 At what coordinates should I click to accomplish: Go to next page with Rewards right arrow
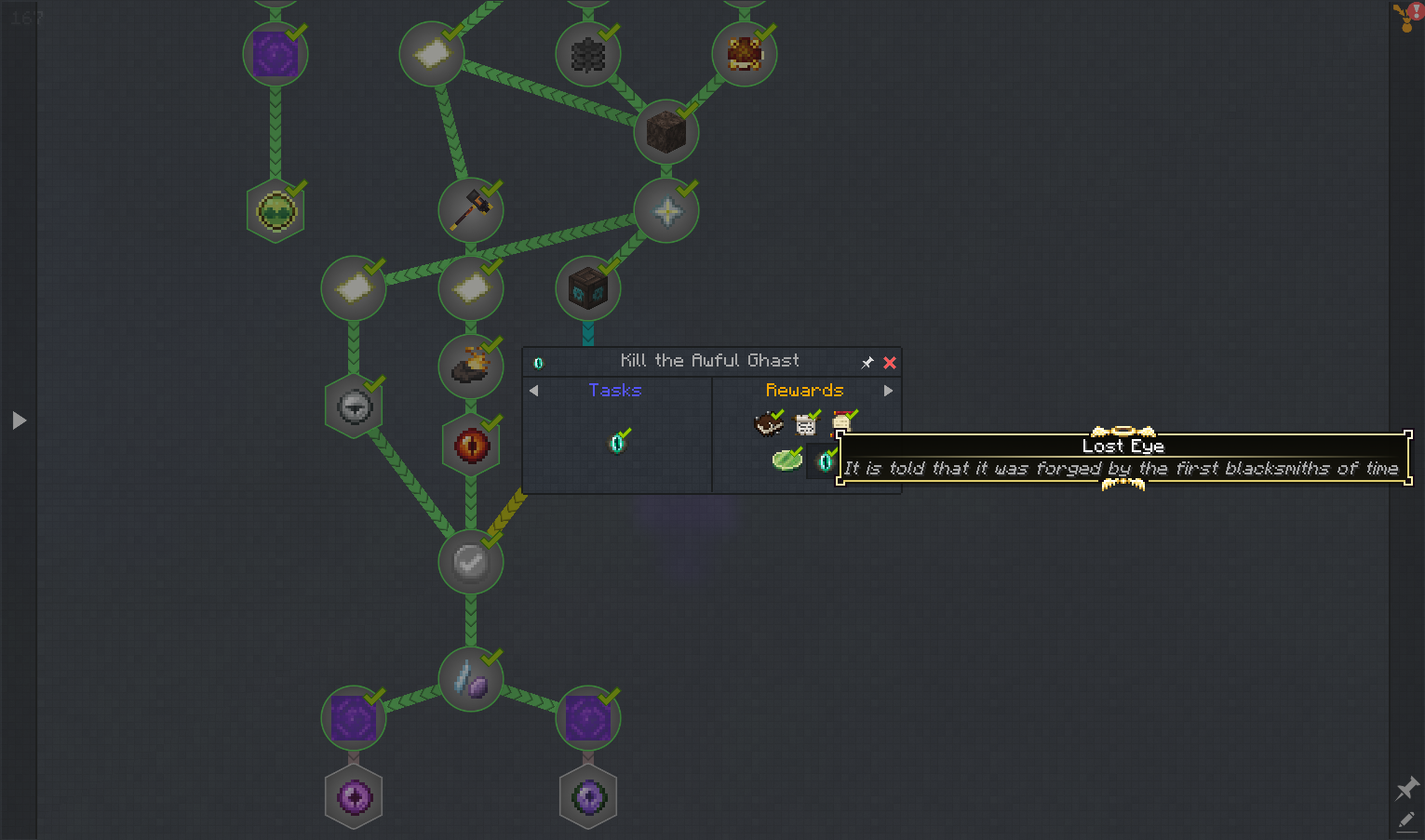click(x=888, y=391)
